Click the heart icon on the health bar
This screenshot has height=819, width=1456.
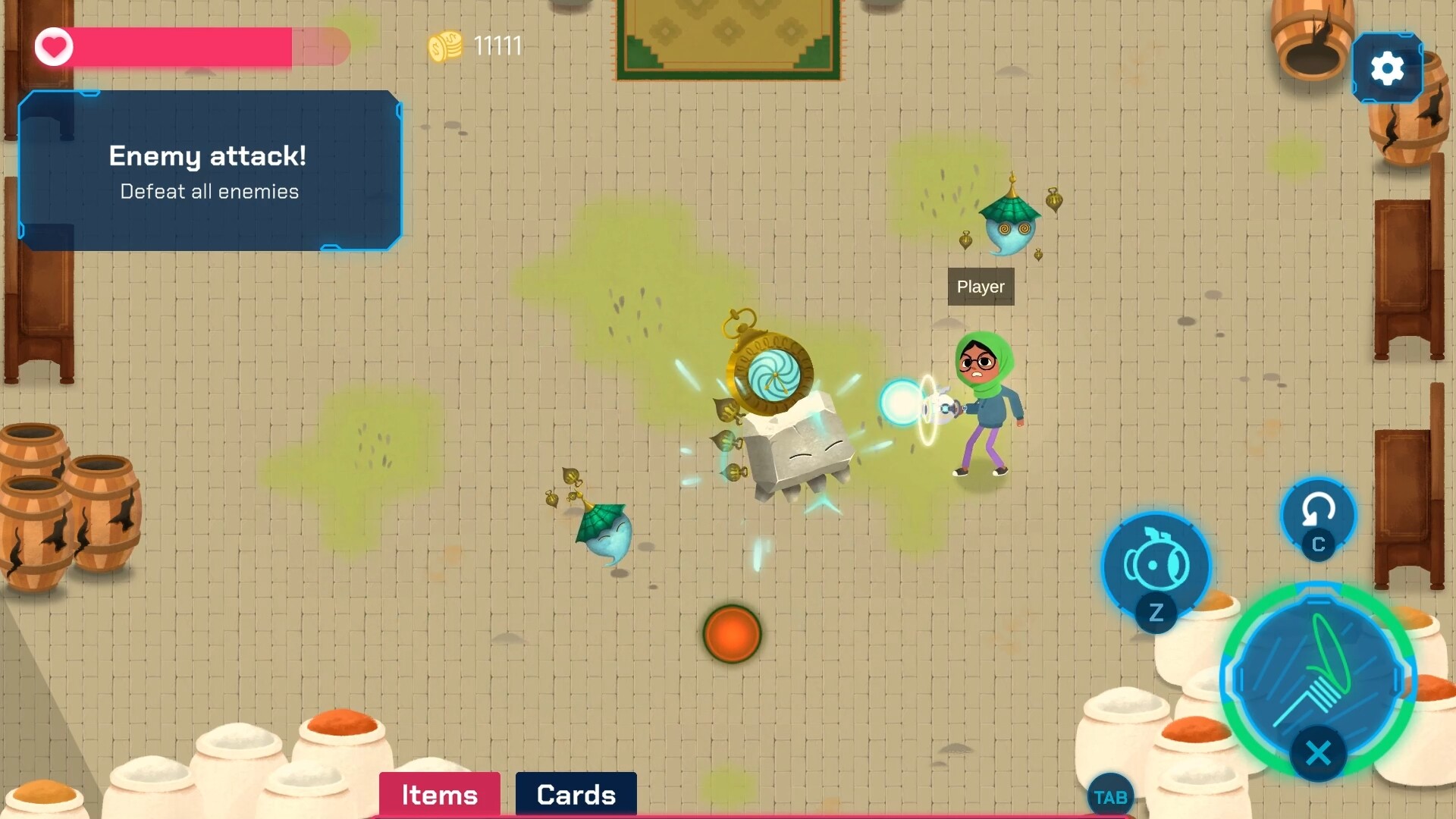click(53, 46)
